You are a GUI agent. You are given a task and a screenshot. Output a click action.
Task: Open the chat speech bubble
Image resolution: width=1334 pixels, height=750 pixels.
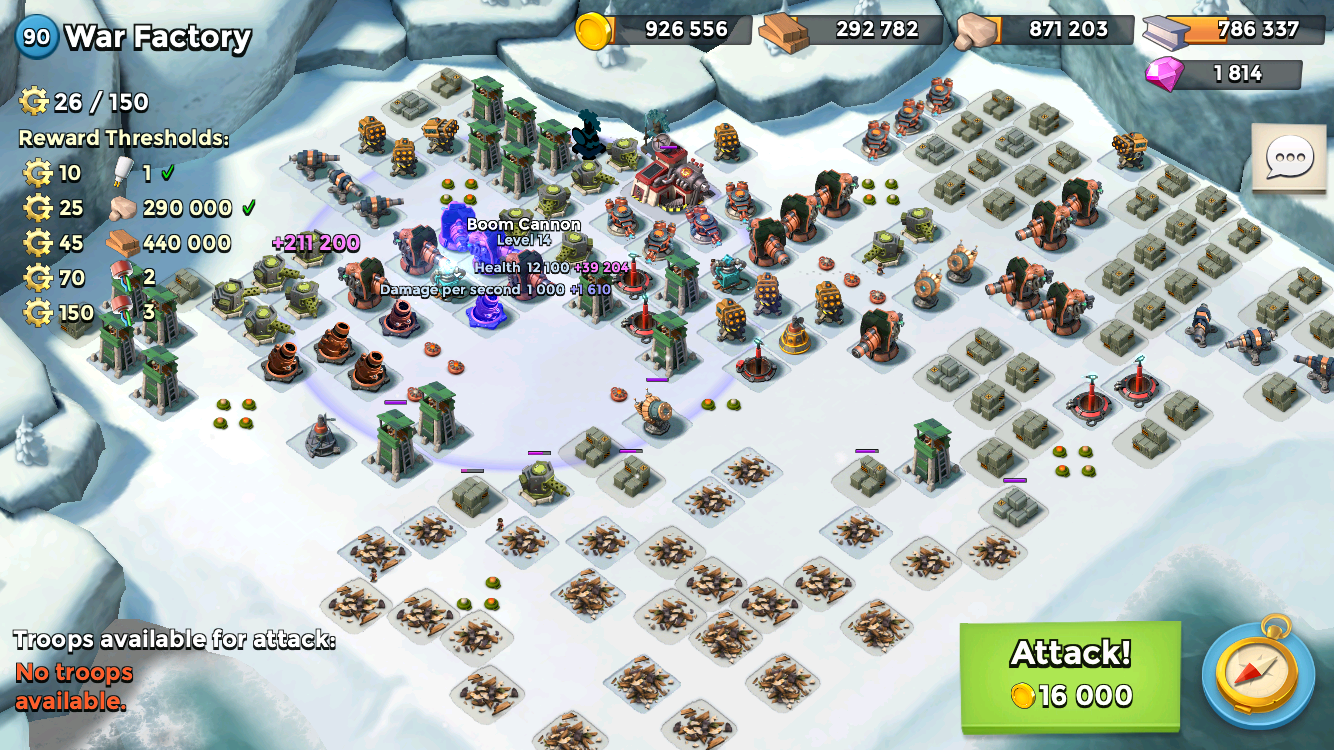(1288, 157)
